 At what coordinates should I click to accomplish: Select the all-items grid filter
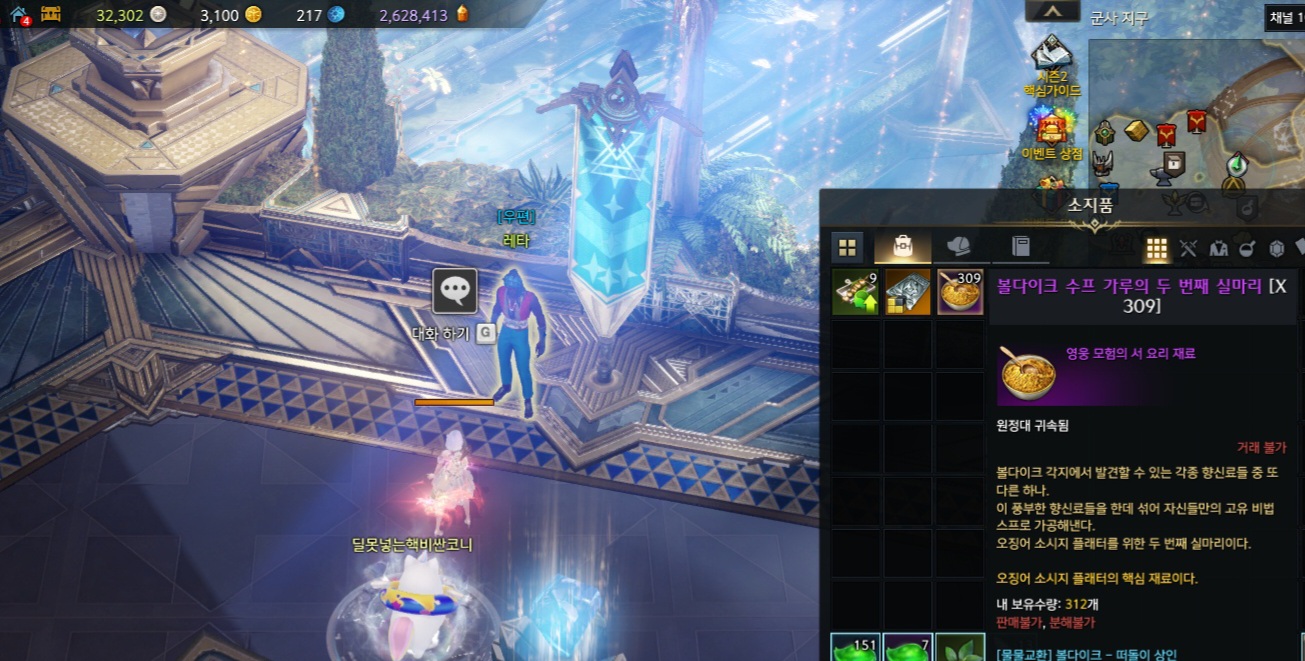pos(1157,248)
